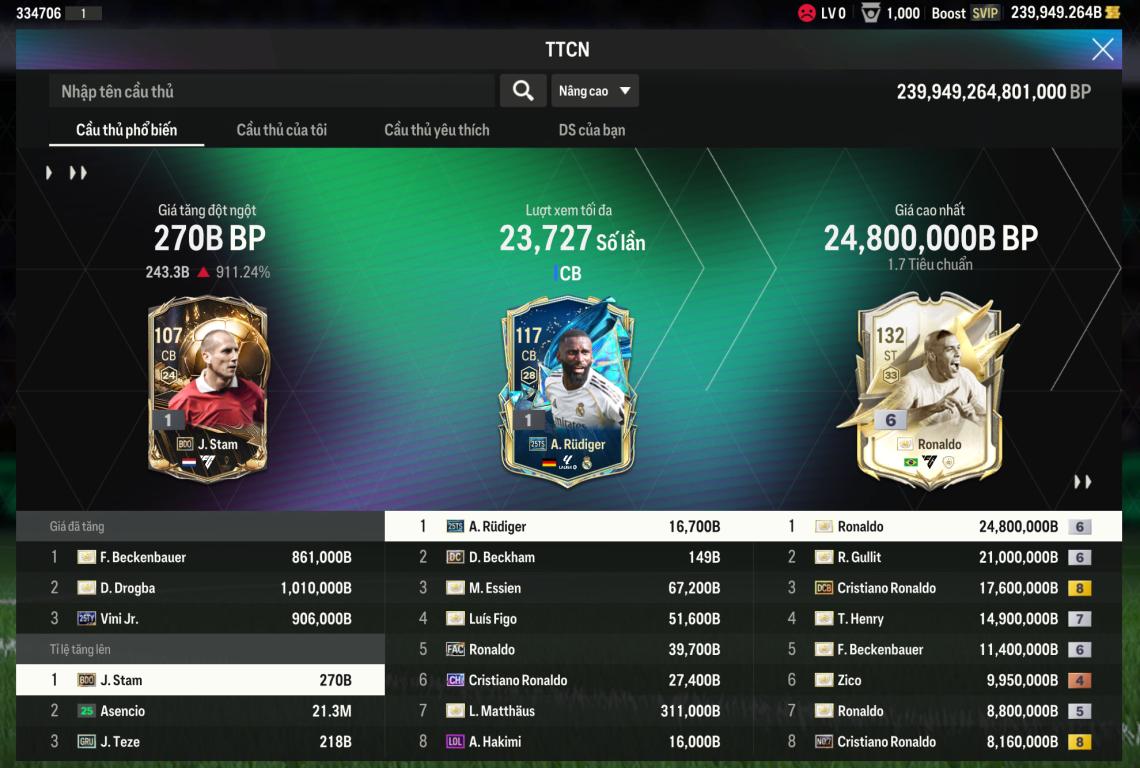This screenshot has height=768, width=1140.
Task: Open R. Gullit 21,000,000B row
Action: [938, 557]
